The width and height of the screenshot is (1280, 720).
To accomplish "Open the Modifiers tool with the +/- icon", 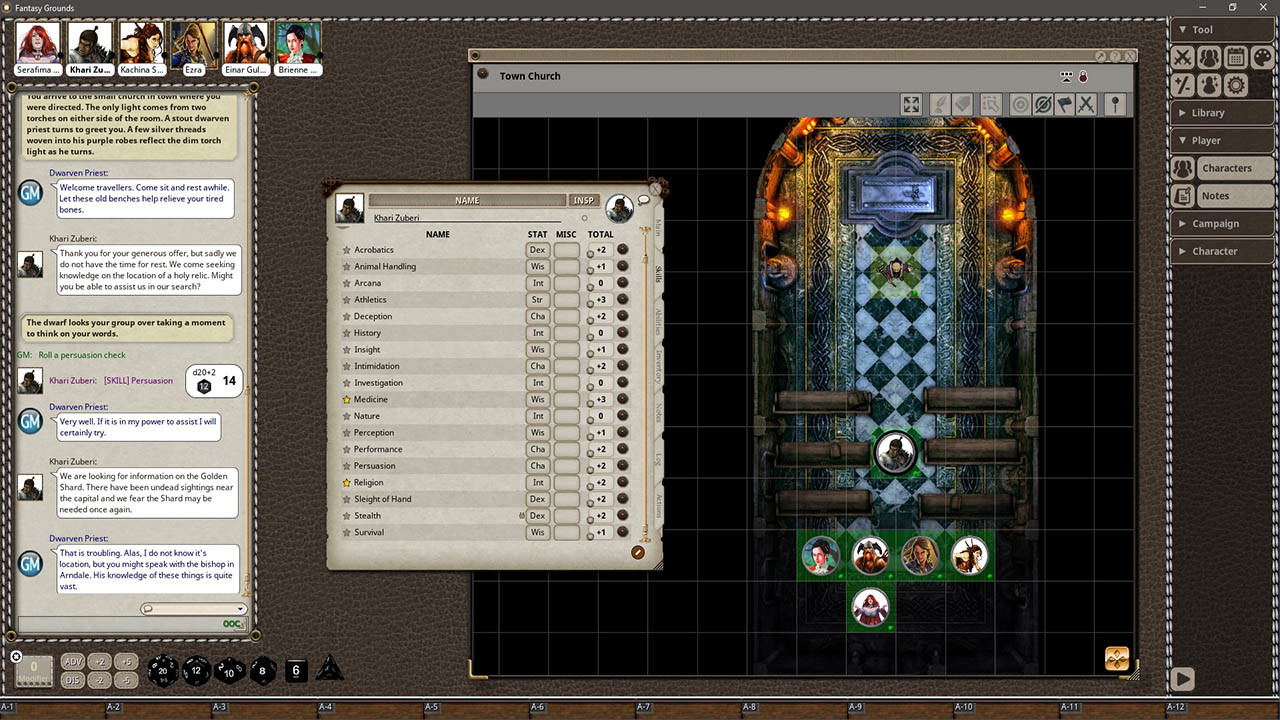I will click(x=1183, y=85).
